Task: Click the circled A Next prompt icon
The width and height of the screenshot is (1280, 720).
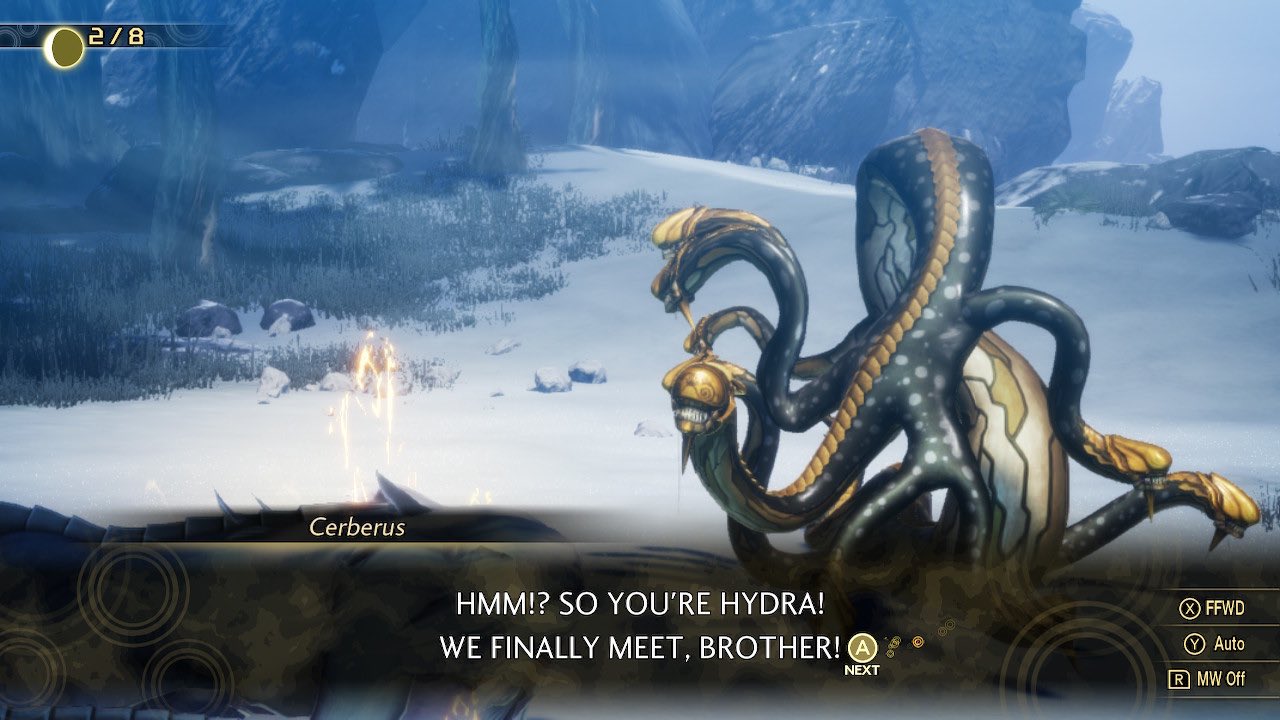Action: (861, 648)
